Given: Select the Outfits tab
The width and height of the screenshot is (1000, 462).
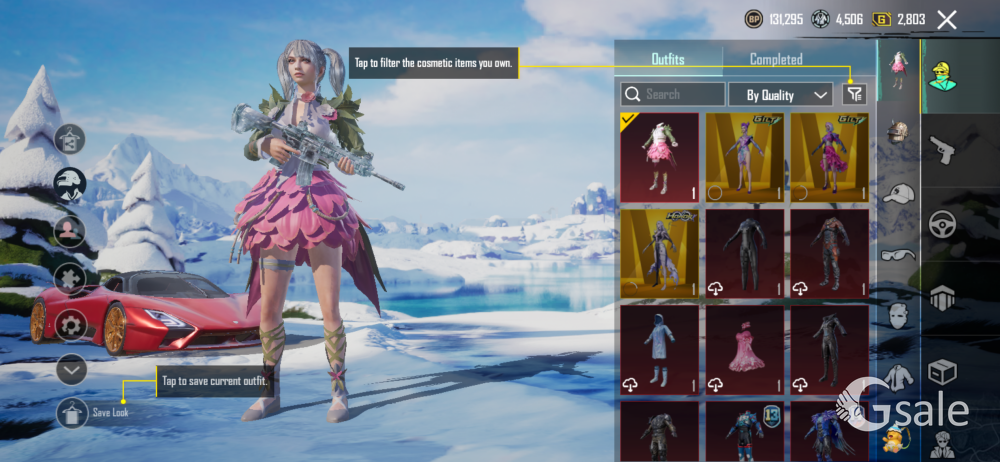Looking at the screenshot, I should click(x=668, y=60).
